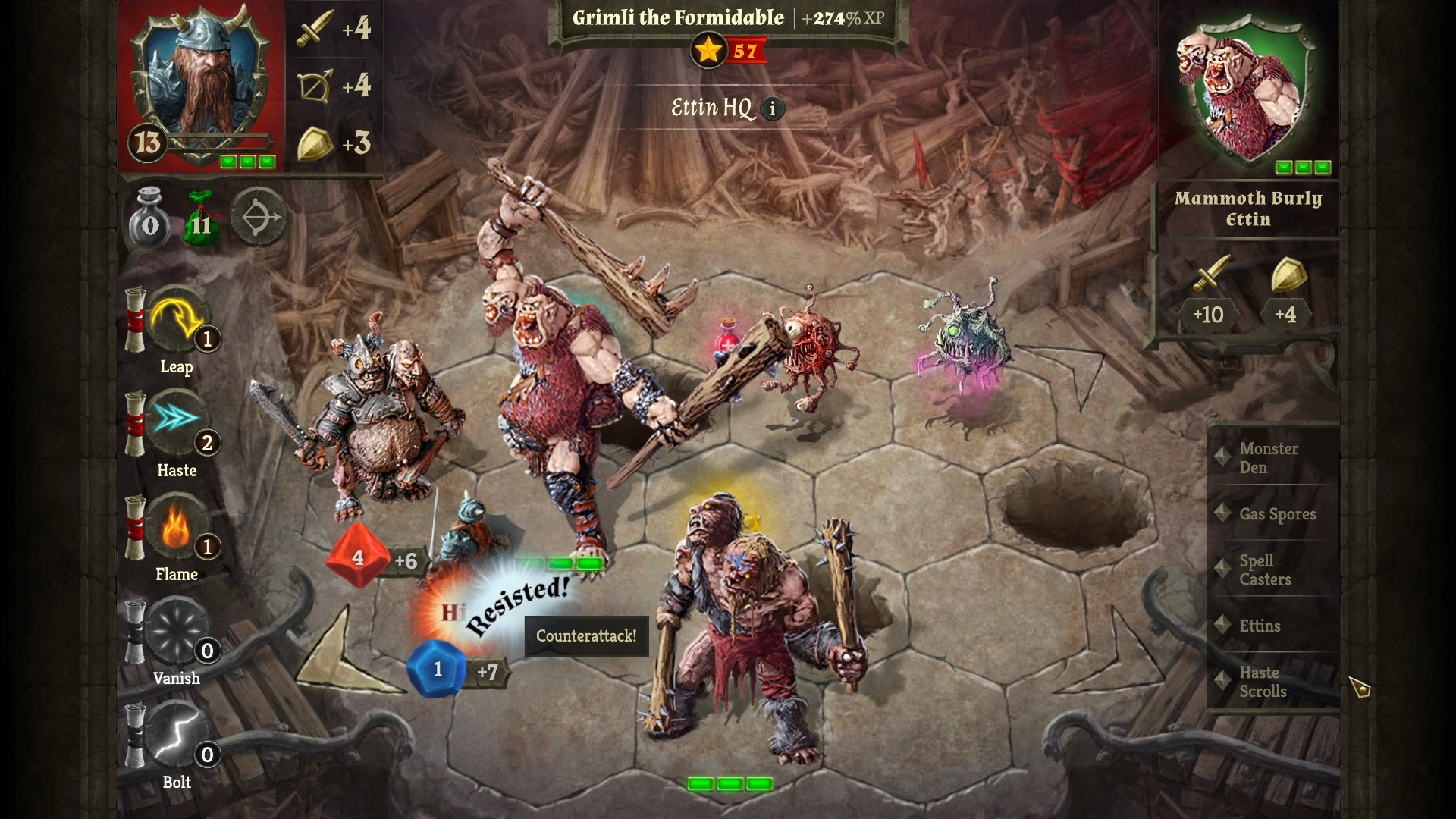Viewport: 1456px width, 819px height.
Task: Select the targeting crosshair icon
Action: click(258, 218)
